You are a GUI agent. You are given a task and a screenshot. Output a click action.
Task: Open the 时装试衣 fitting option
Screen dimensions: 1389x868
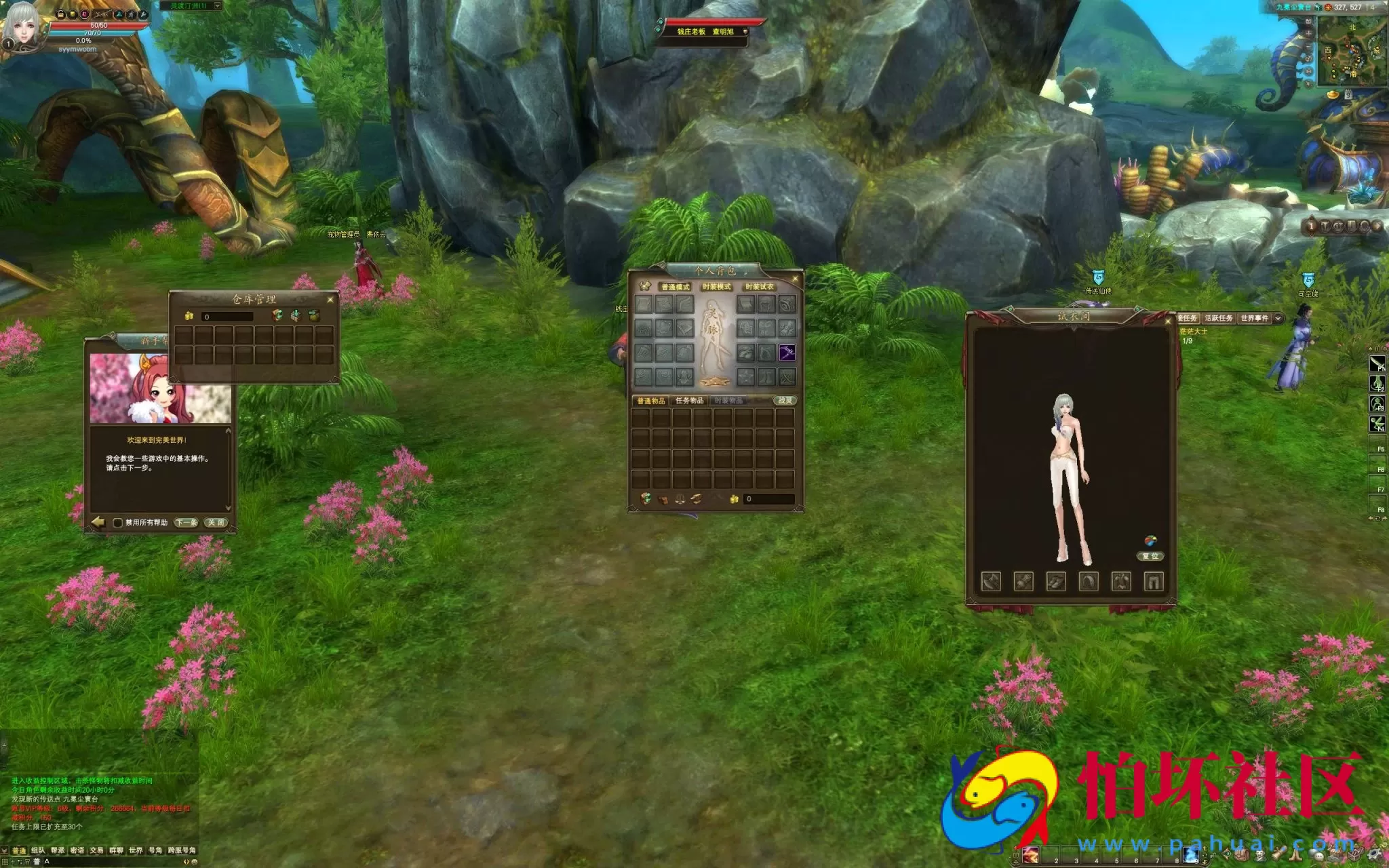759,287
